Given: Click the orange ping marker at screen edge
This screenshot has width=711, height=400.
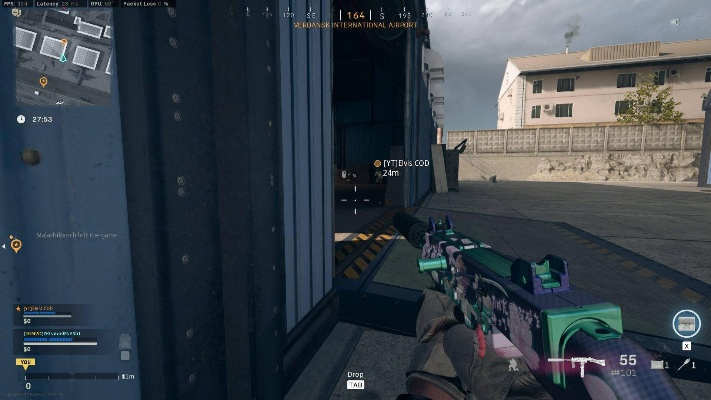Looking at the screenshot, I should click(16, 243).
